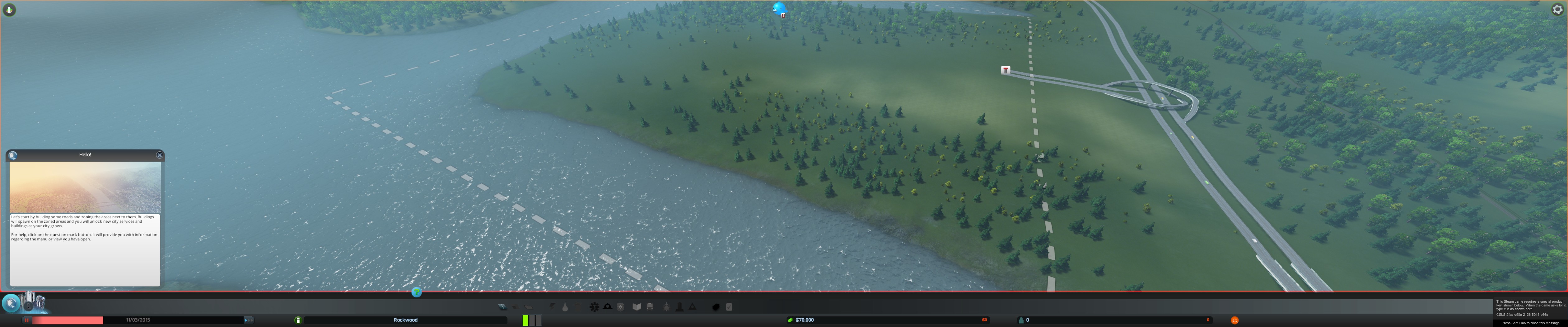Screen dimensions: 1568x327
Task: Open the Chirper bird feed
Action: tap(779, 8)
